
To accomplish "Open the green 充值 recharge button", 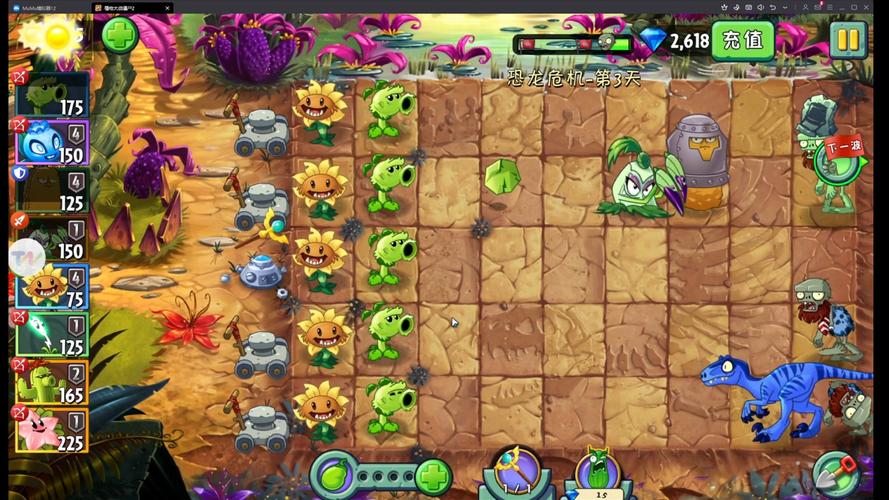I will [x=743, y=41].
